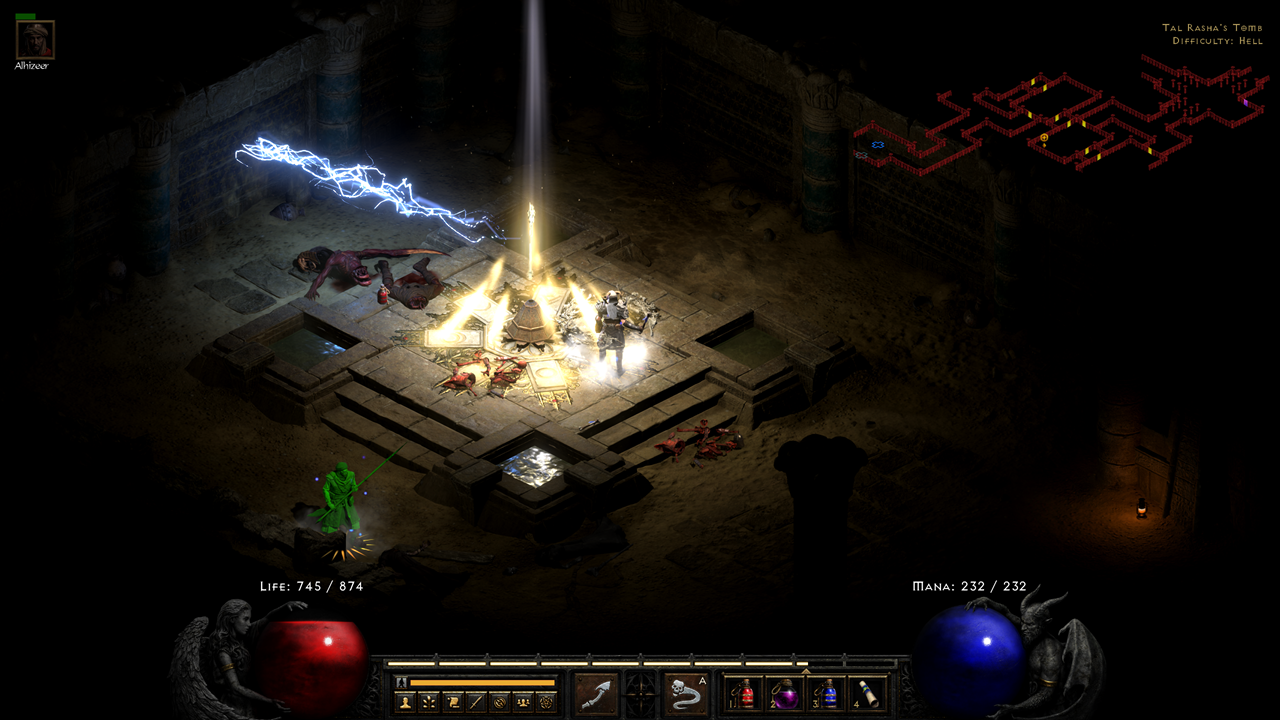Select the left-click arrow attack skill
1280x720 pixels.
(596, 694)
